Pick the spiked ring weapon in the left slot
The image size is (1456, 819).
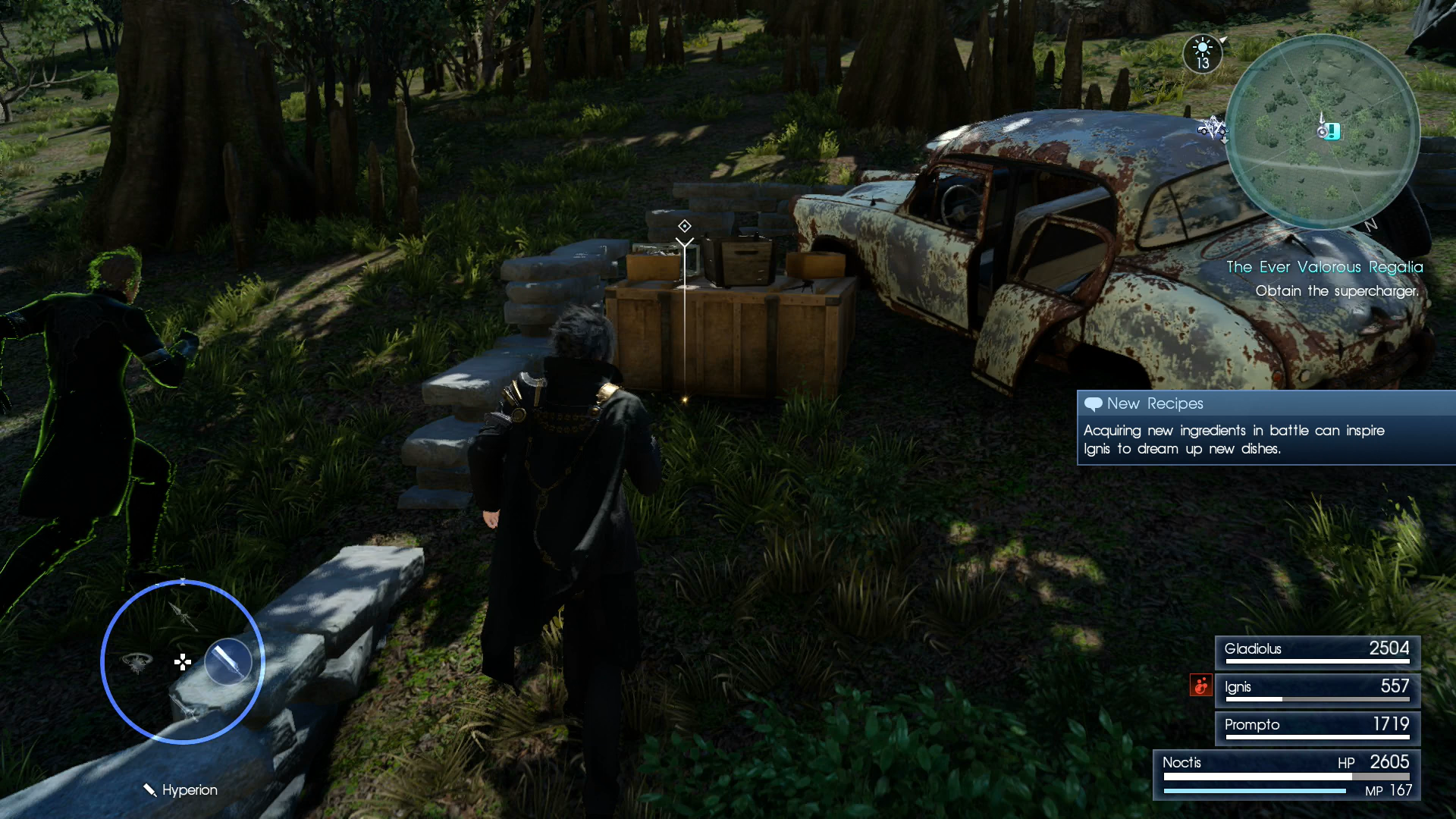(137, 662)
